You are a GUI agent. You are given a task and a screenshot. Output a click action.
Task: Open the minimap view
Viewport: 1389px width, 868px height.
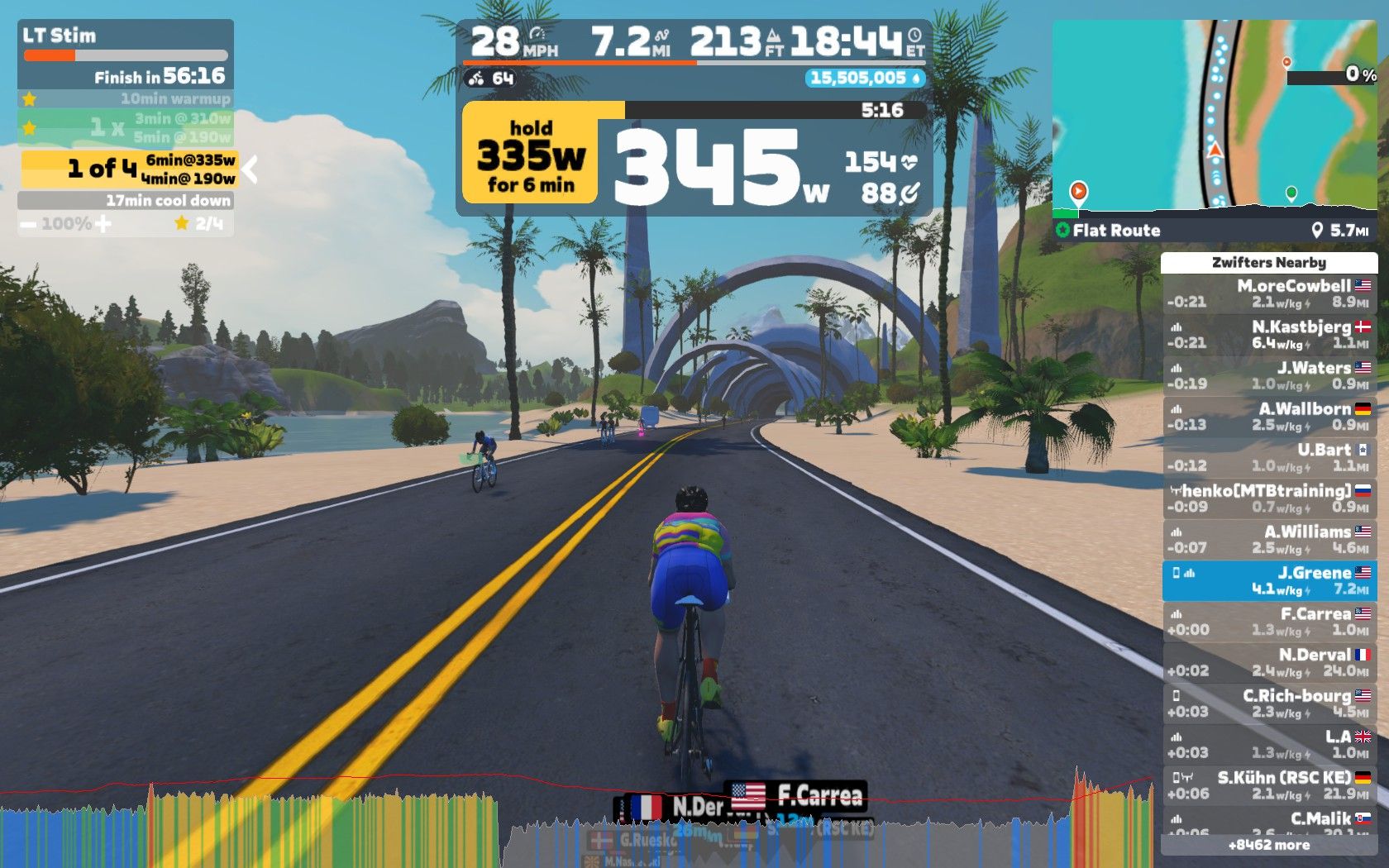[x=1214, y=114]
